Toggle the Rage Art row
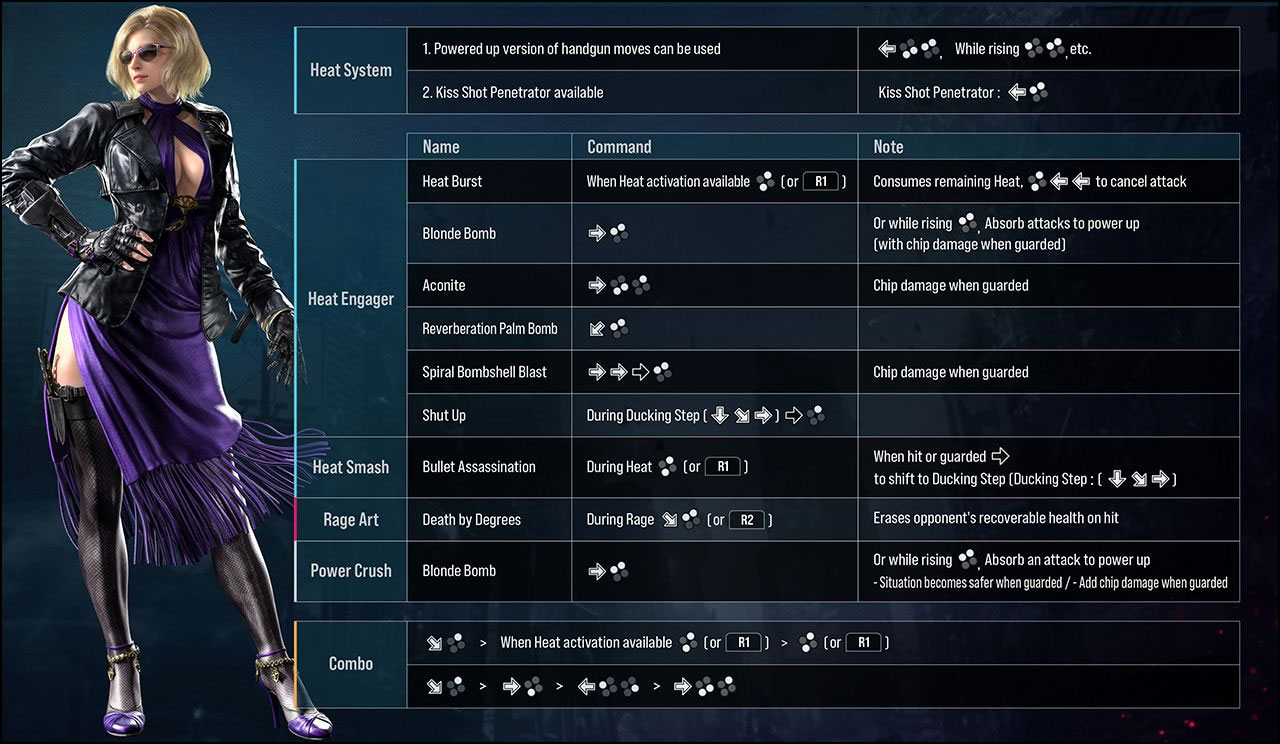The height and width of the screenshot is (744, 1280). coord(350,519)
